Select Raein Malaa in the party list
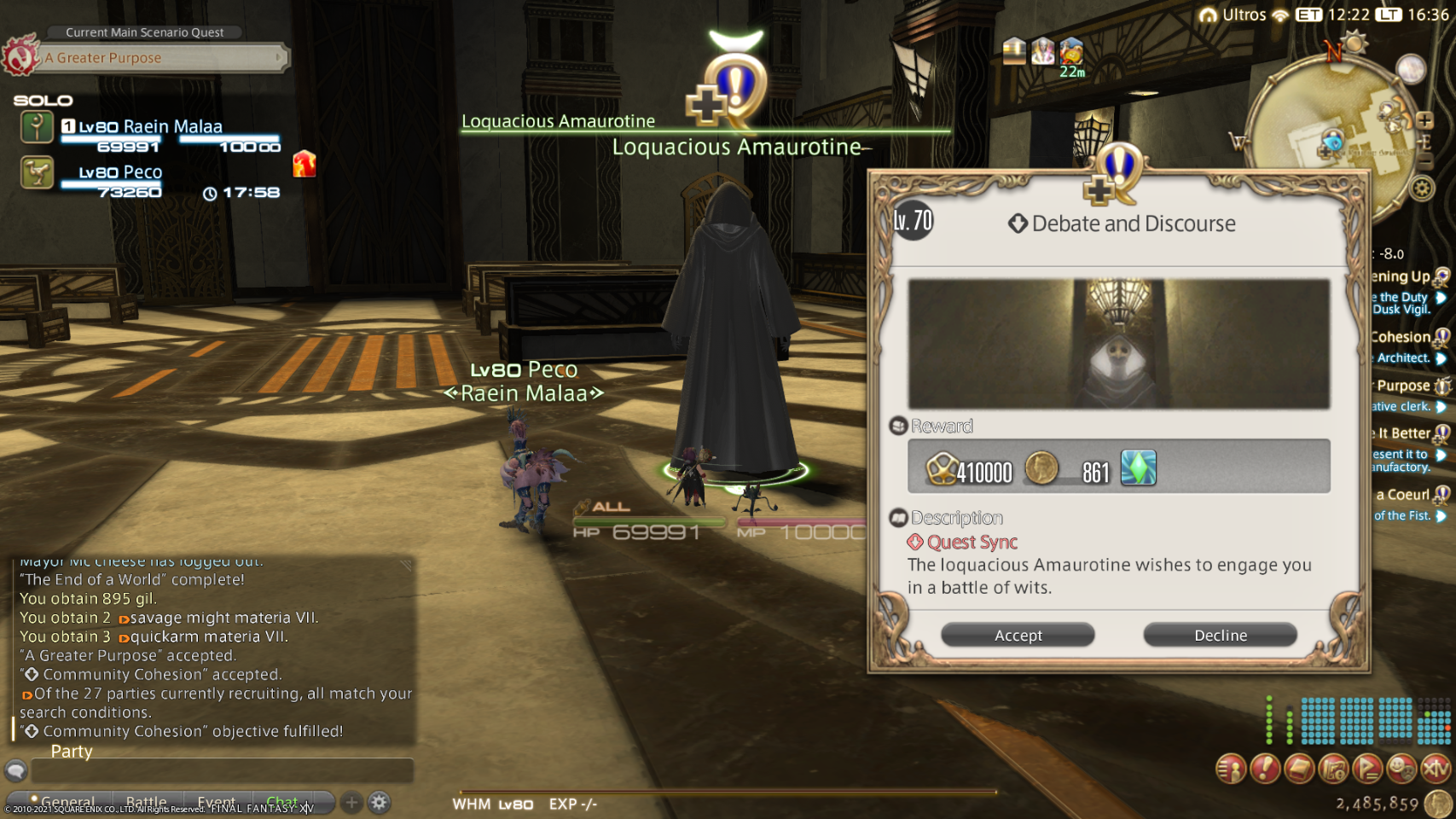This screenshot has width=1456, height=819. [150, 128]
